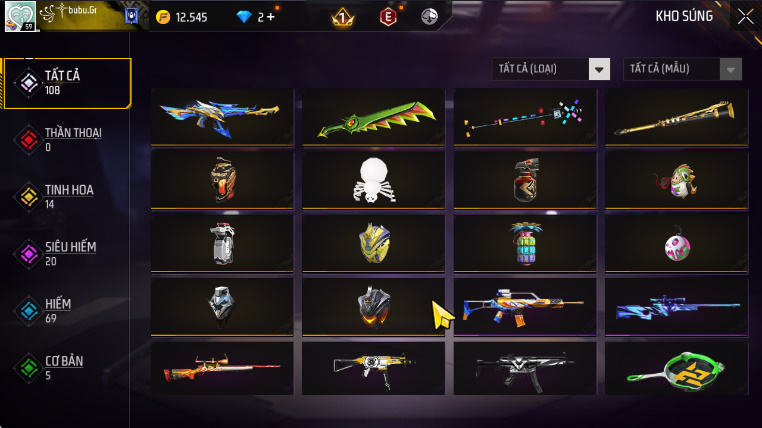
Task: Select the blue purple sniper rifle skin
Action: pos(676,306)
